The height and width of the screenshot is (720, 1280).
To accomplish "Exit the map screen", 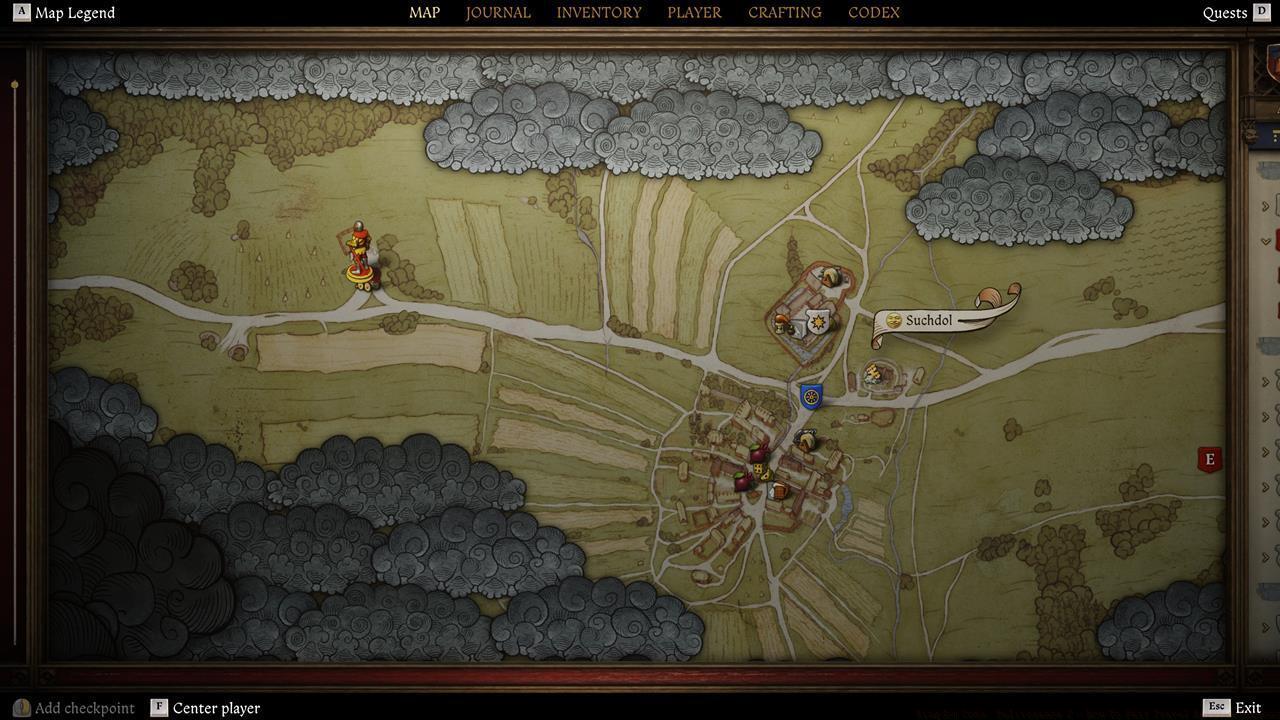I will [x=1234, y=708].
